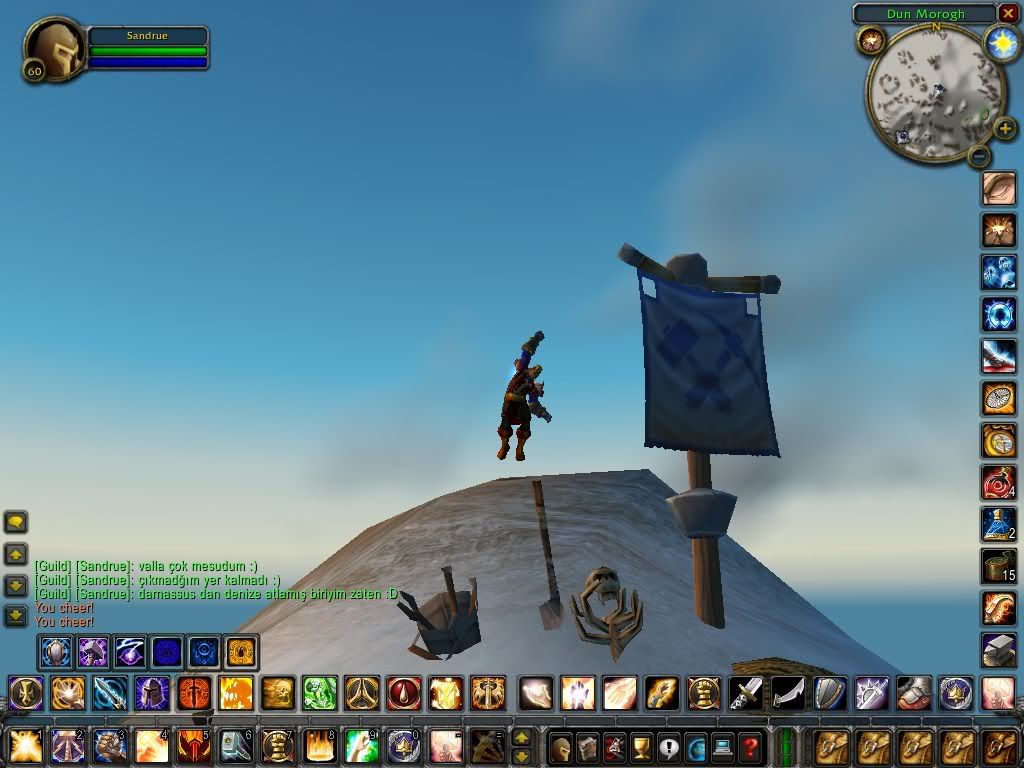Use the anvil icon on the side bar

[997, 649]
